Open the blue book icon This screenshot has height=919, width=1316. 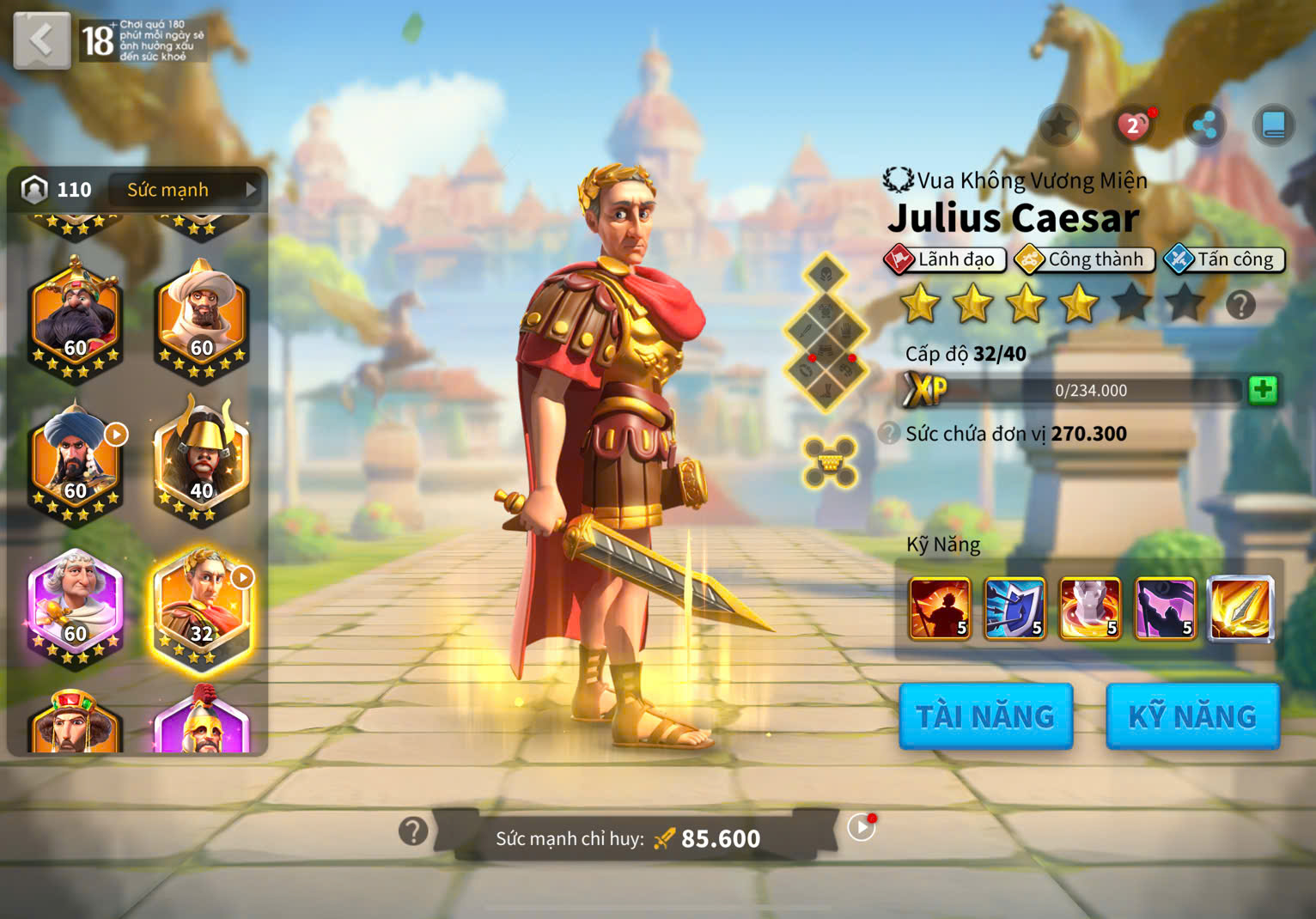pos(1273,126)
